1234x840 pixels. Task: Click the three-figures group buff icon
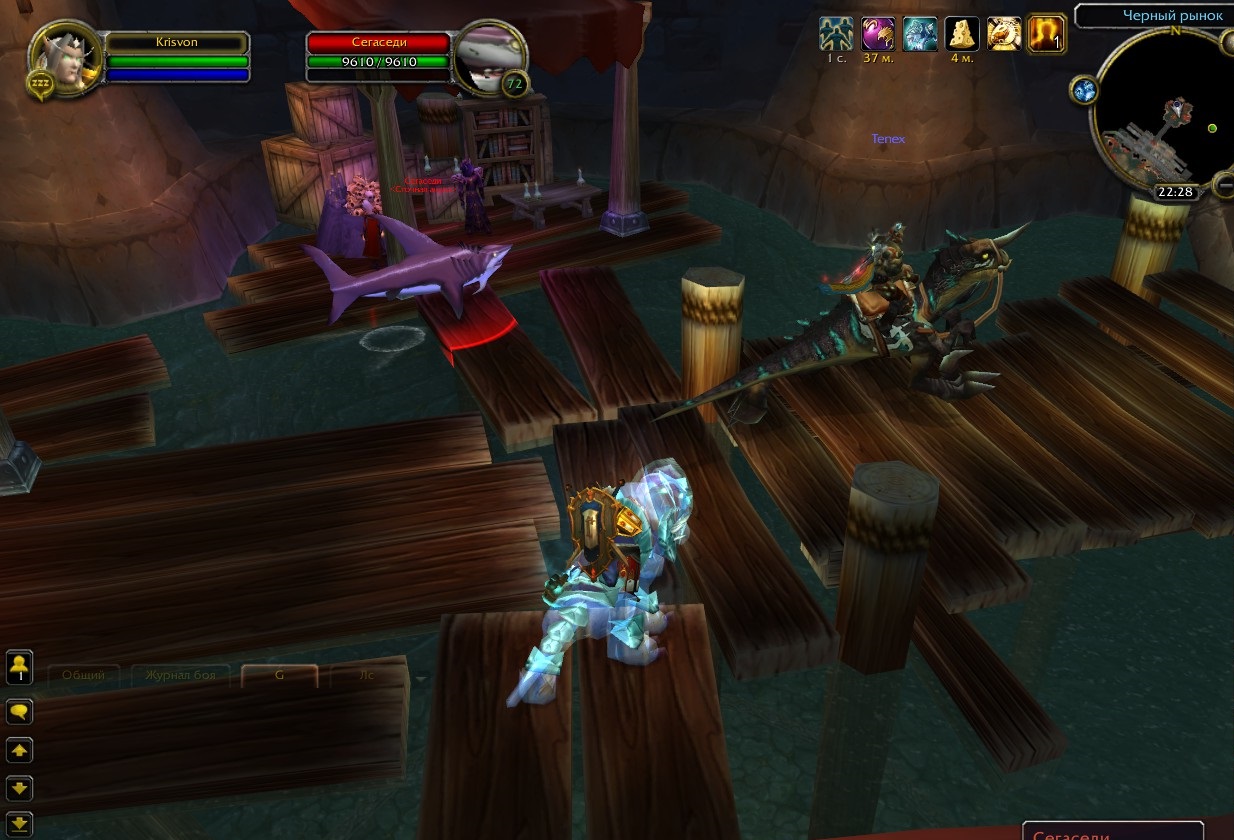click(x=836, y=34)
